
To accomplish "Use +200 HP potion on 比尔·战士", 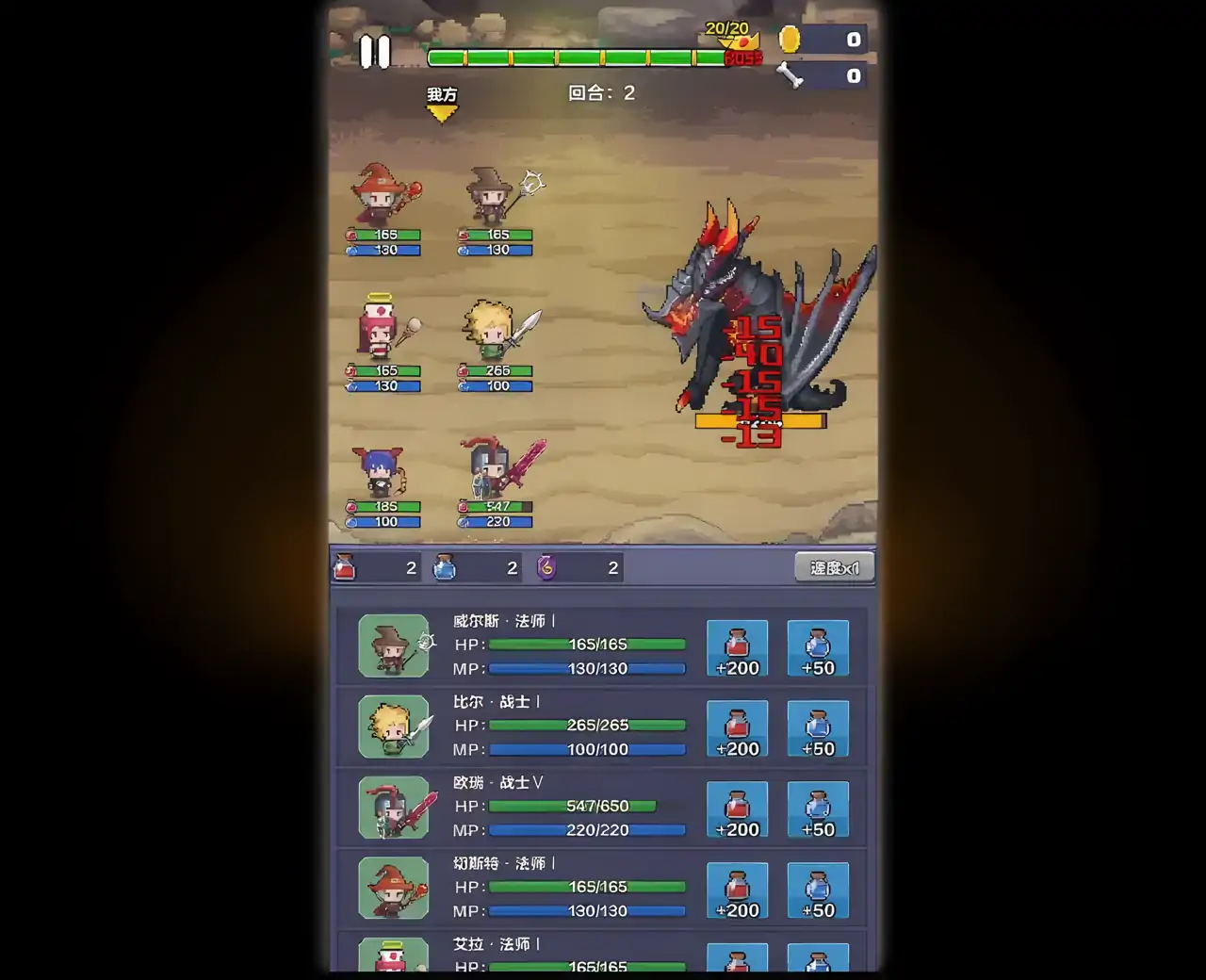I will (738, 728).
